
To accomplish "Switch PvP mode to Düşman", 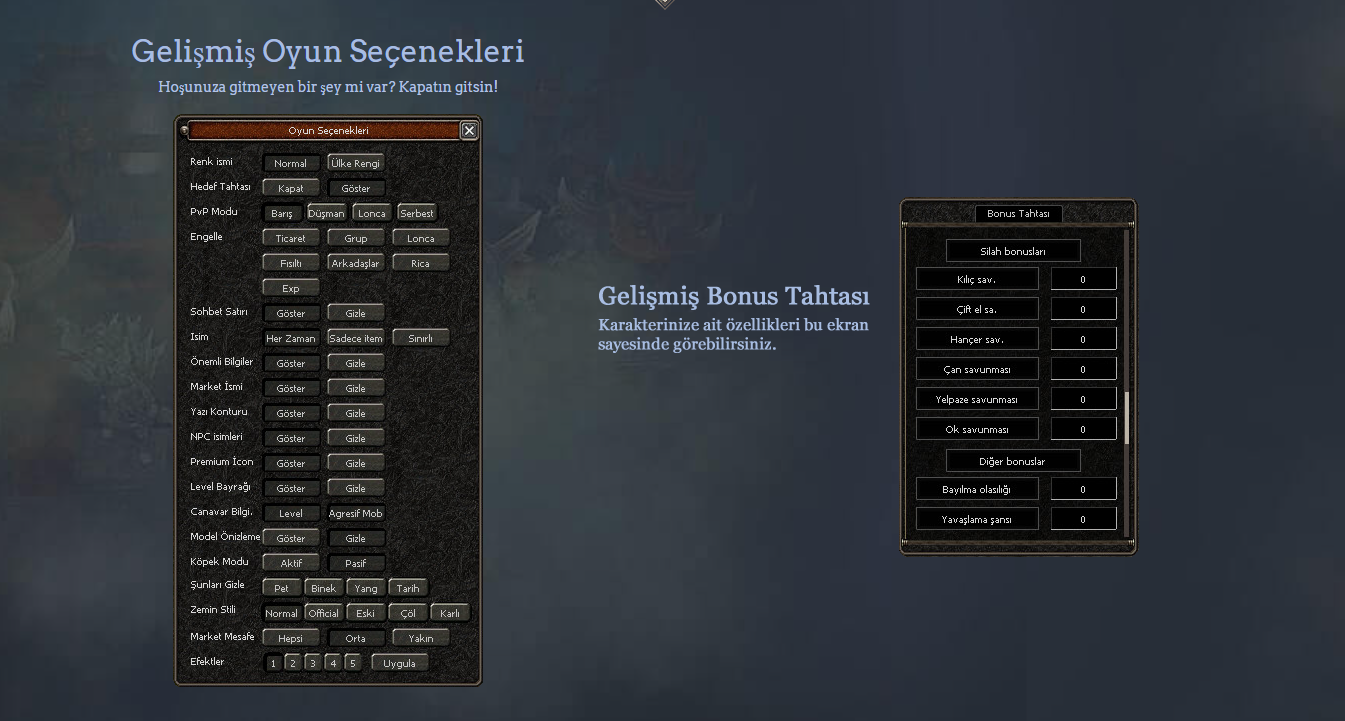I will 326,213.
